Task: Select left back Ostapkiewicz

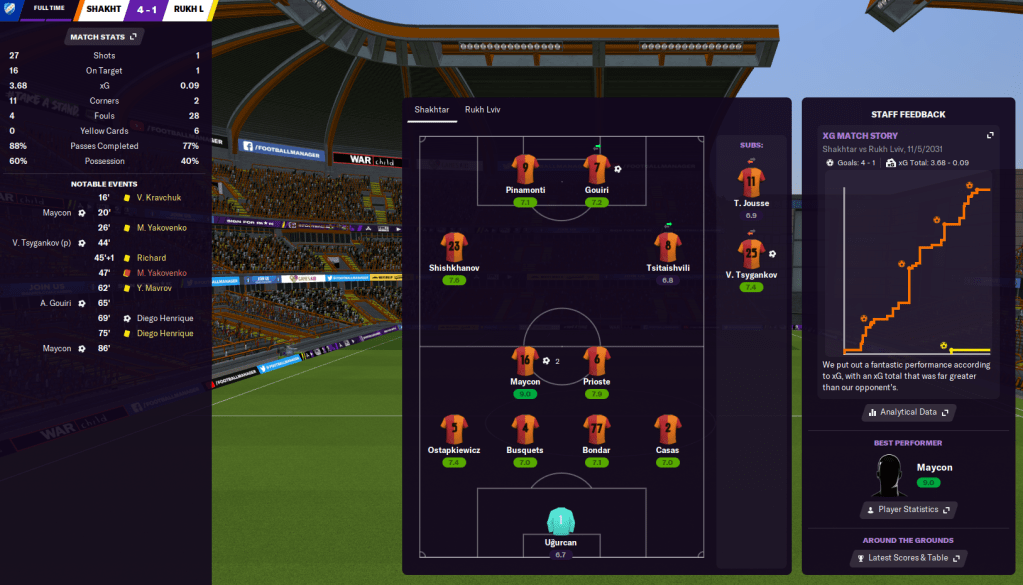Action: (454, 430)
